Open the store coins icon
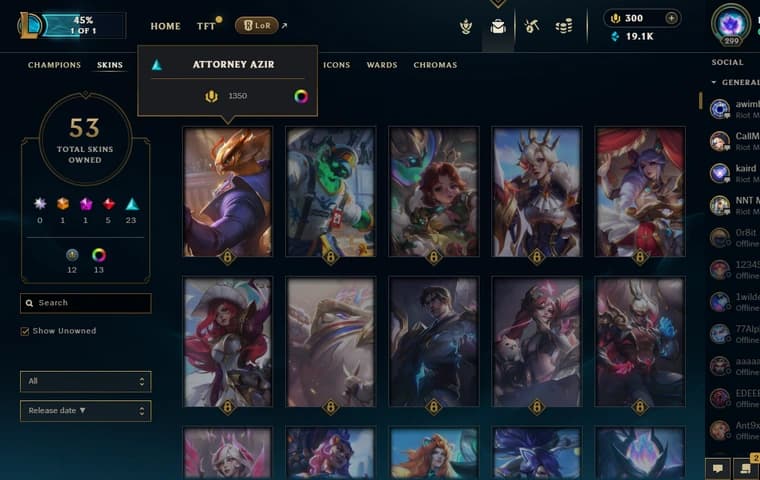 [564, 26]
